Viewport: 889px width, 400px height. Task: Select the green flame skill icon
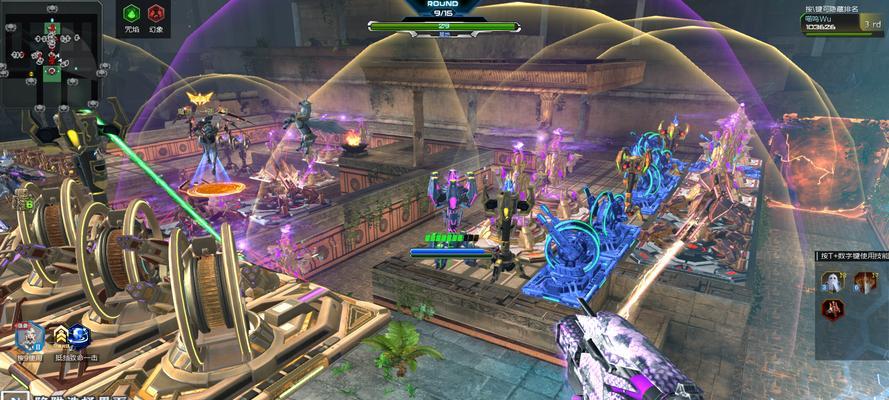tap(132, 14)
